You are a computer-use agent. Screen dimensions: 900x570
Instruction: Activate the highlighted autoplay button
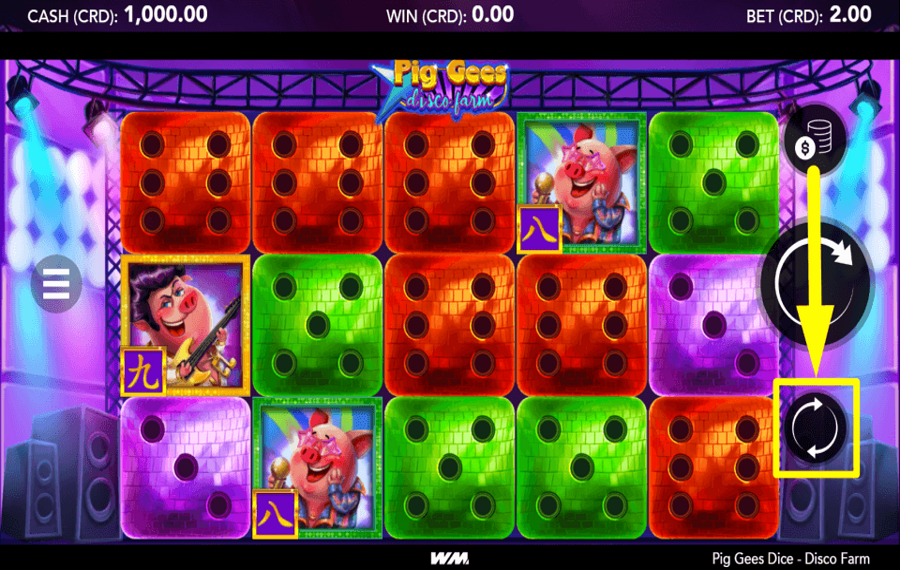point(816,426)
